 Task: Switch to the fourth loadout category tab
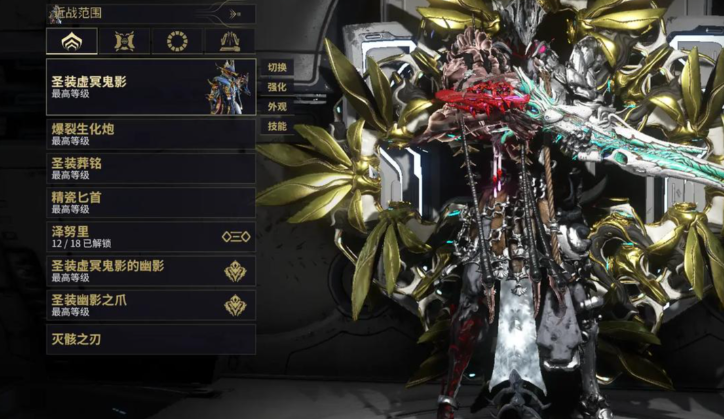point(229,41)
